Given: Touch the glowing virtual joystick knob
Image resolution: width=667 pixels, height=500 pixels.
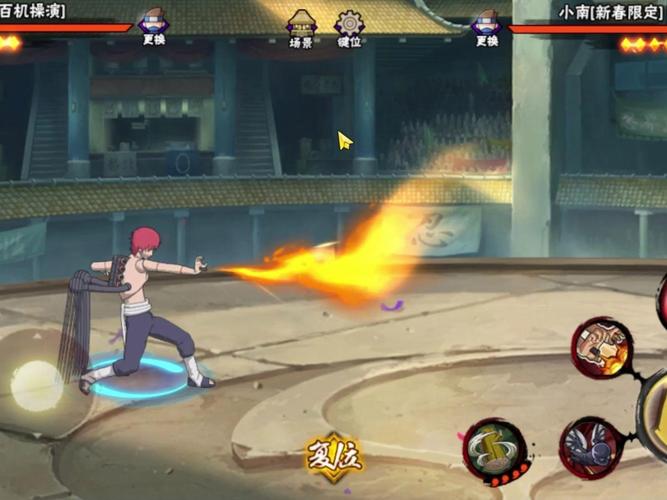Looking at the screenshot, I should click(x=37, y=385).
